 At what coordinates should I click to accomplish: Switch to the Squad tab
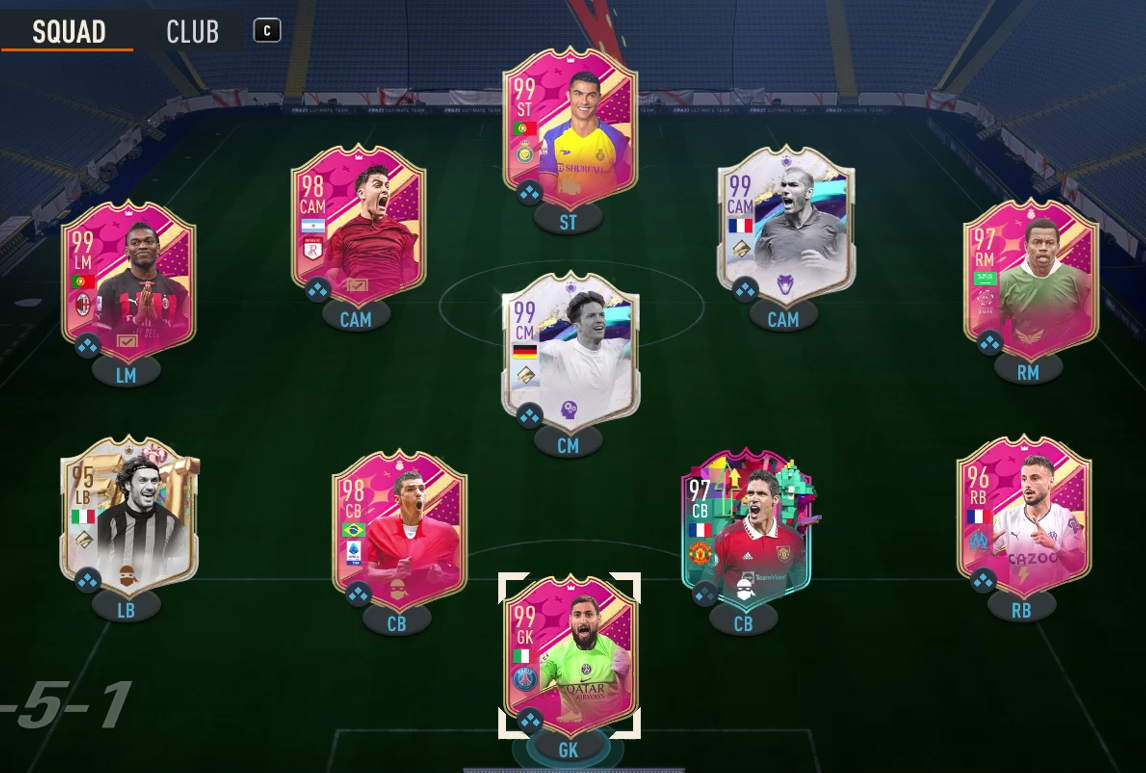[x=68, y=31]
